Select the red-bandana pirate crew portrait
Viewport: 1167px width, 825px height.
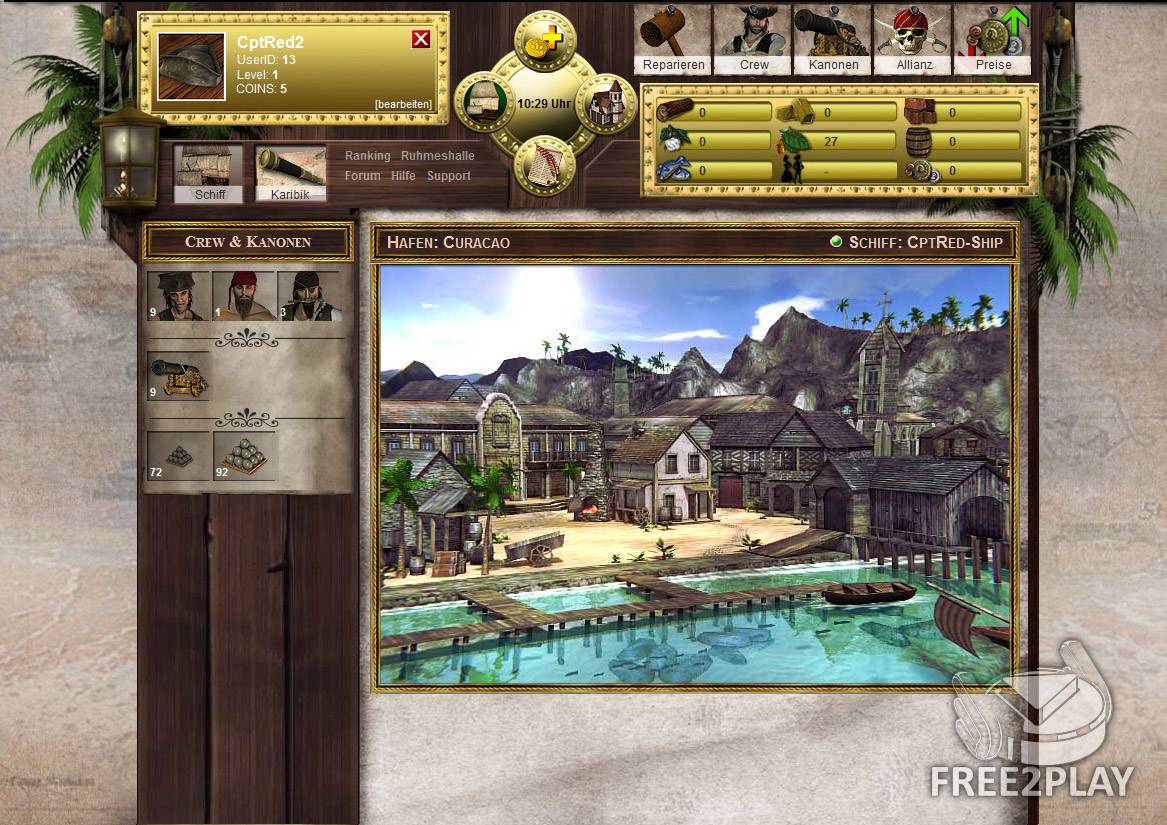tap(244, 296)
